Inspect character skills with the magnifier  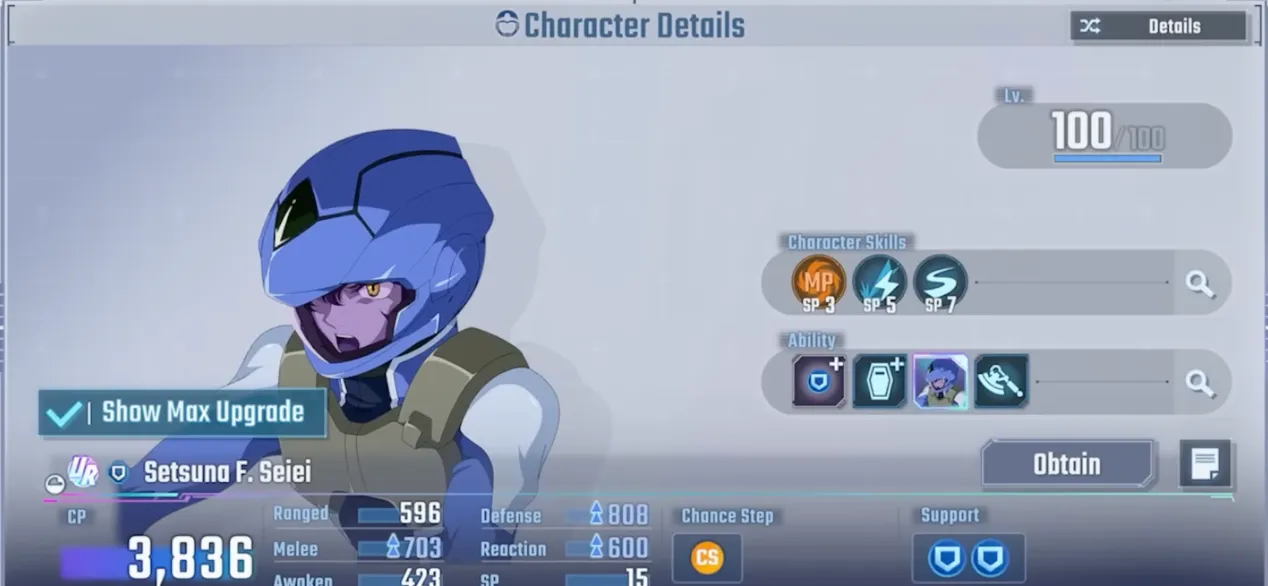pos(1199,283)
